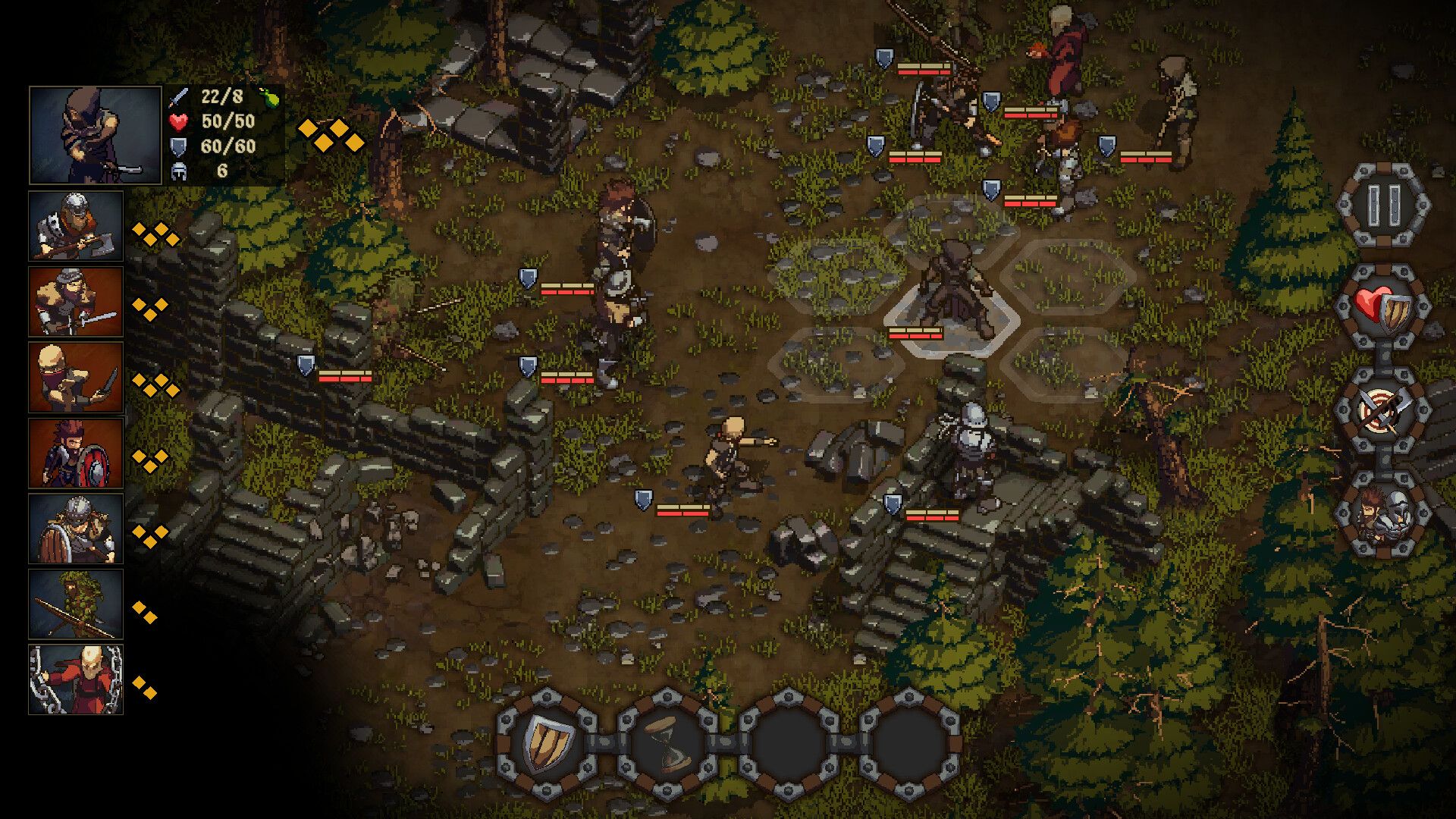Image resolution: width=1456 pixels, height=819 pixels.
Task: Click an orange action point diamond near top portrait
Action: (x=306, y=129)
